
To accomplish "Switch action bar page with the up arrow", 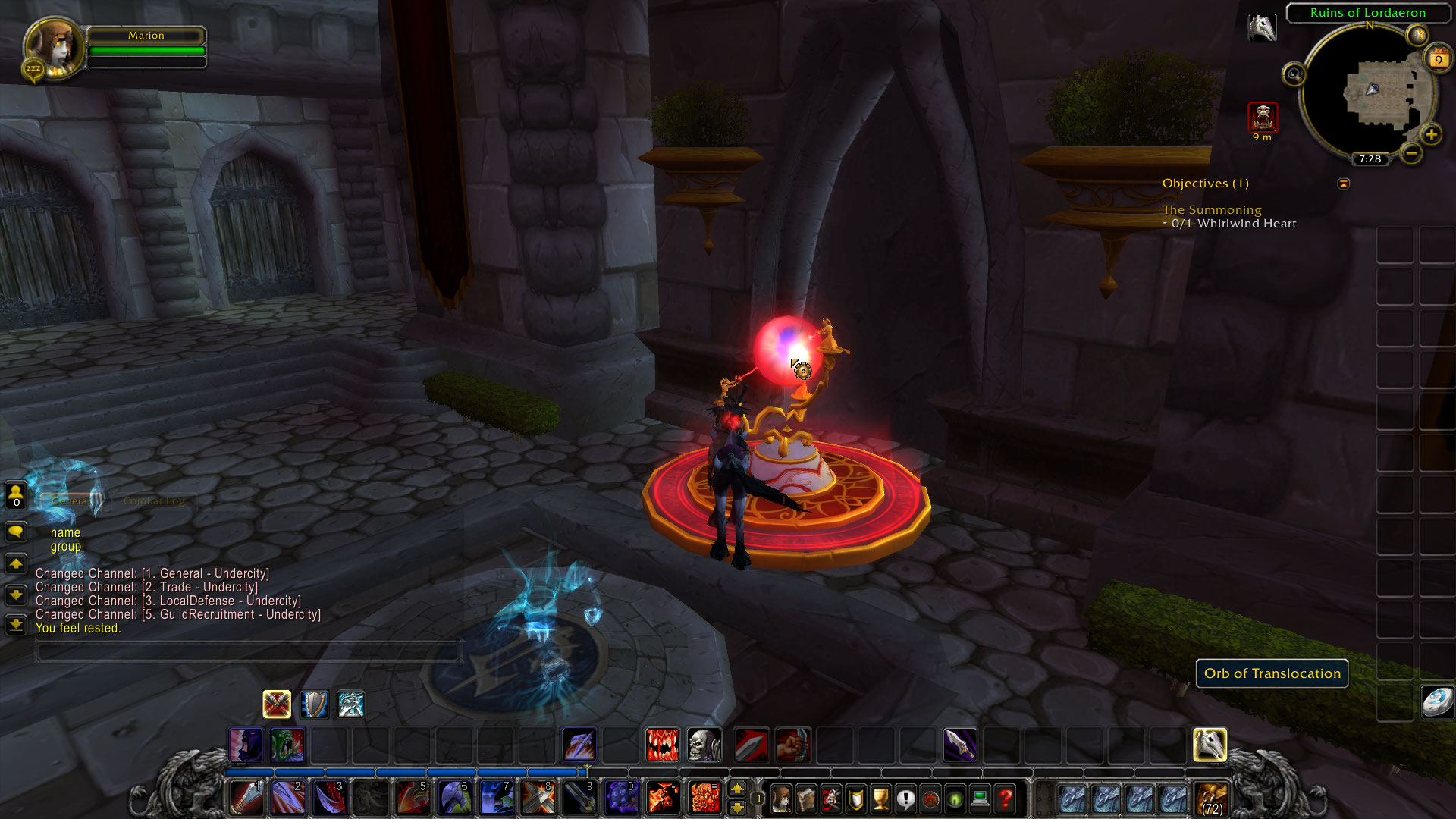I will [x=739, y=789].
